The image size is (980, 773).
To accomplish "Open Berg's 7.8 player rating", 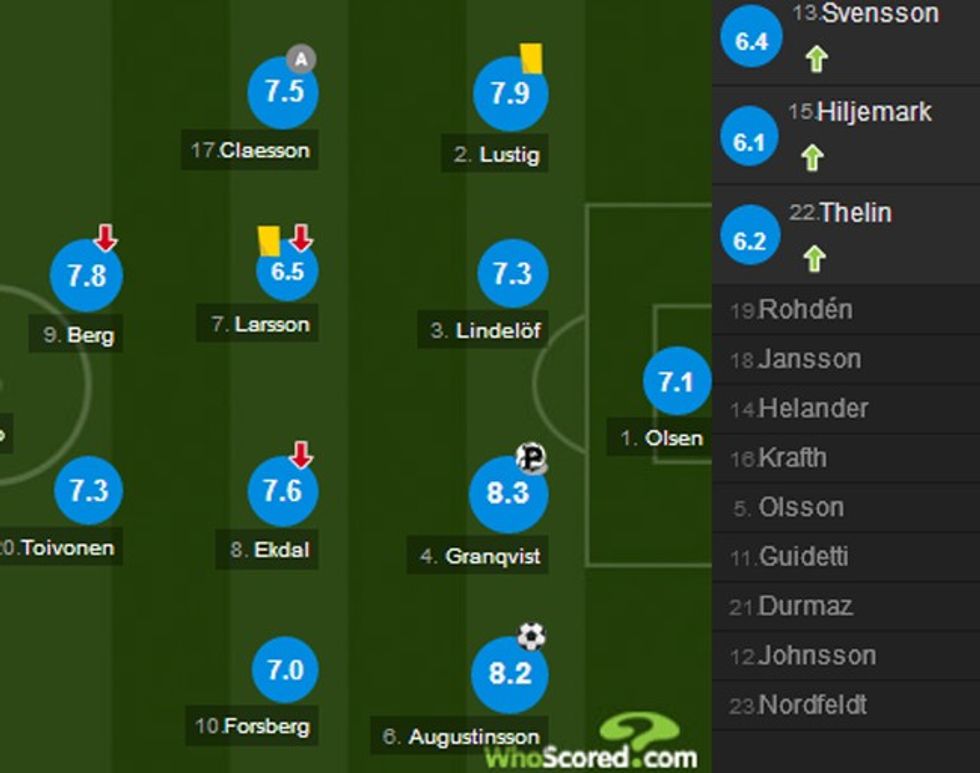I will [86, 275].
